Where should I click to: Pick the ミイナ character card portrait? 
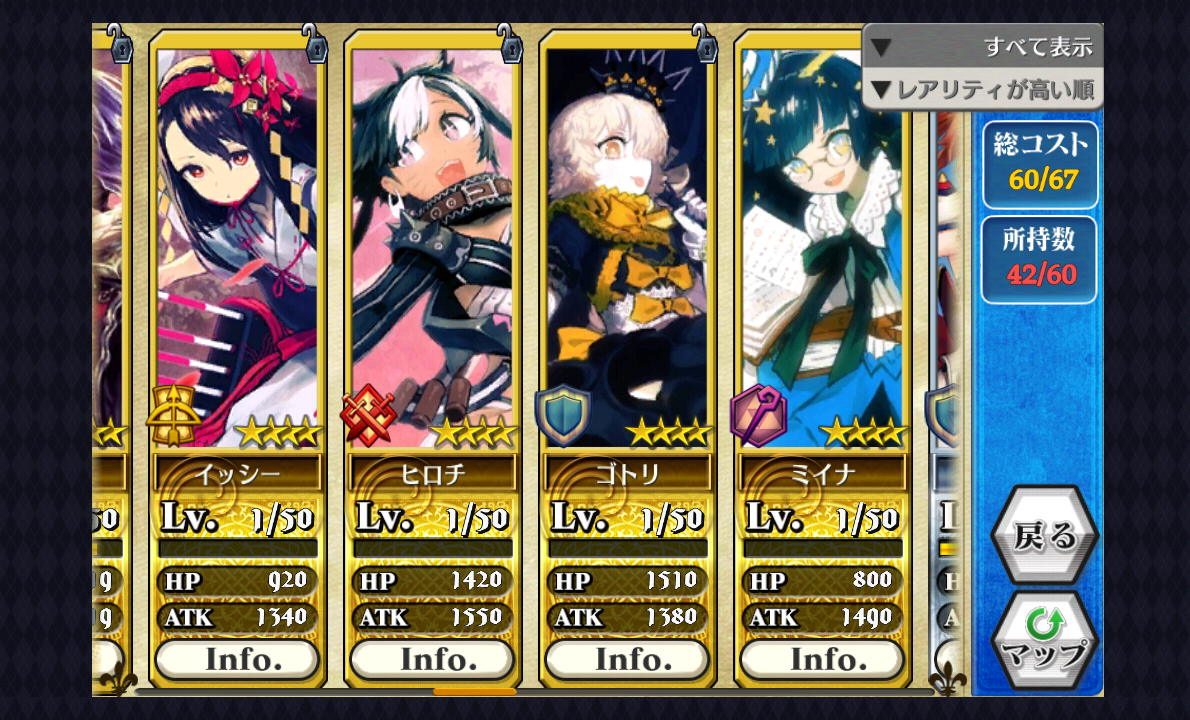point(822,240)
